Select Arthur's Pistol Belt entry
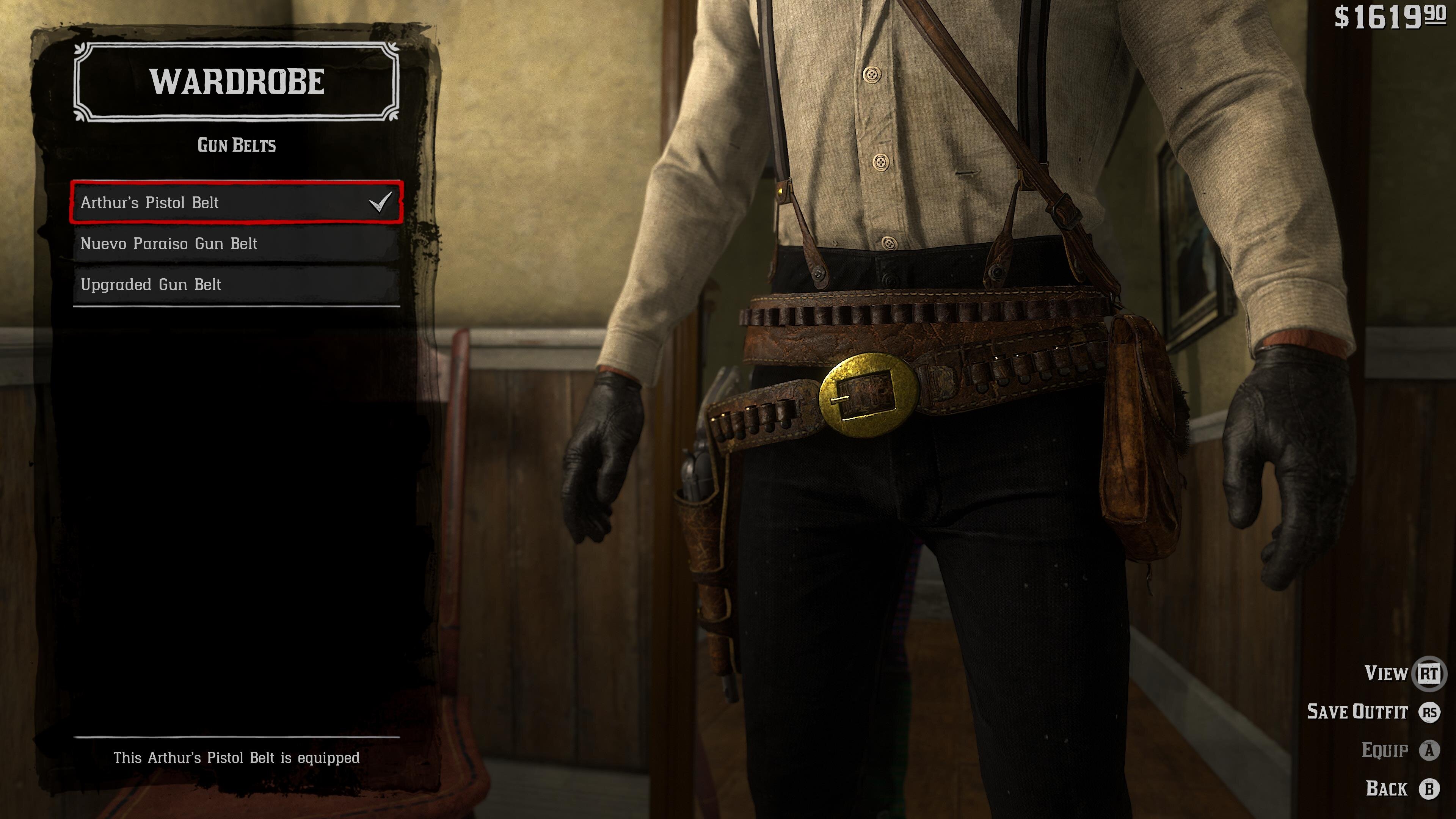 point(236,202)
